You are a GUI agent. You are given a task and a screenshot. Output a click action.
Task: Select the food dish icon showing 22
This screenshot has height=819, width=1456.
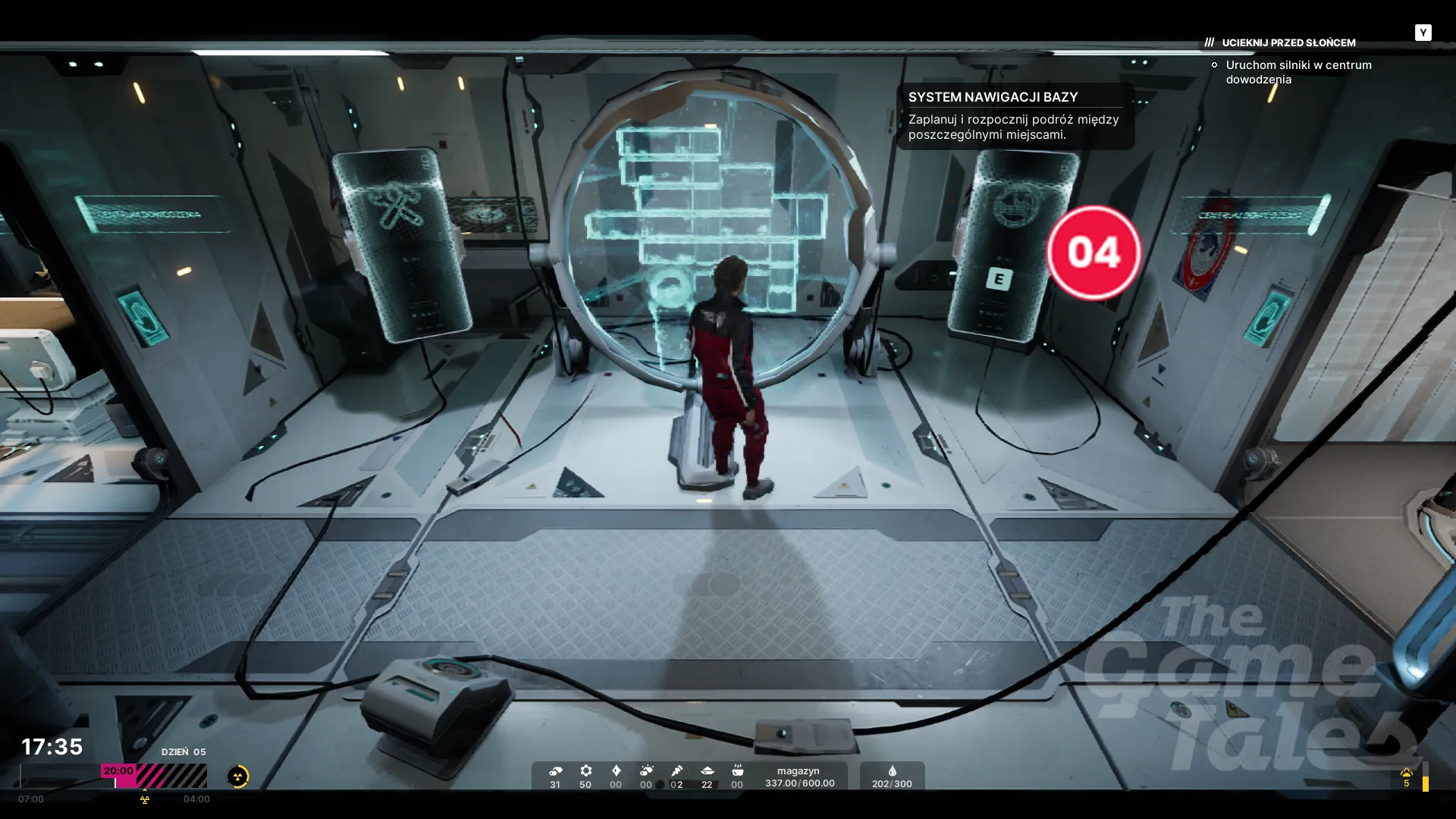(x=707, y=771)
